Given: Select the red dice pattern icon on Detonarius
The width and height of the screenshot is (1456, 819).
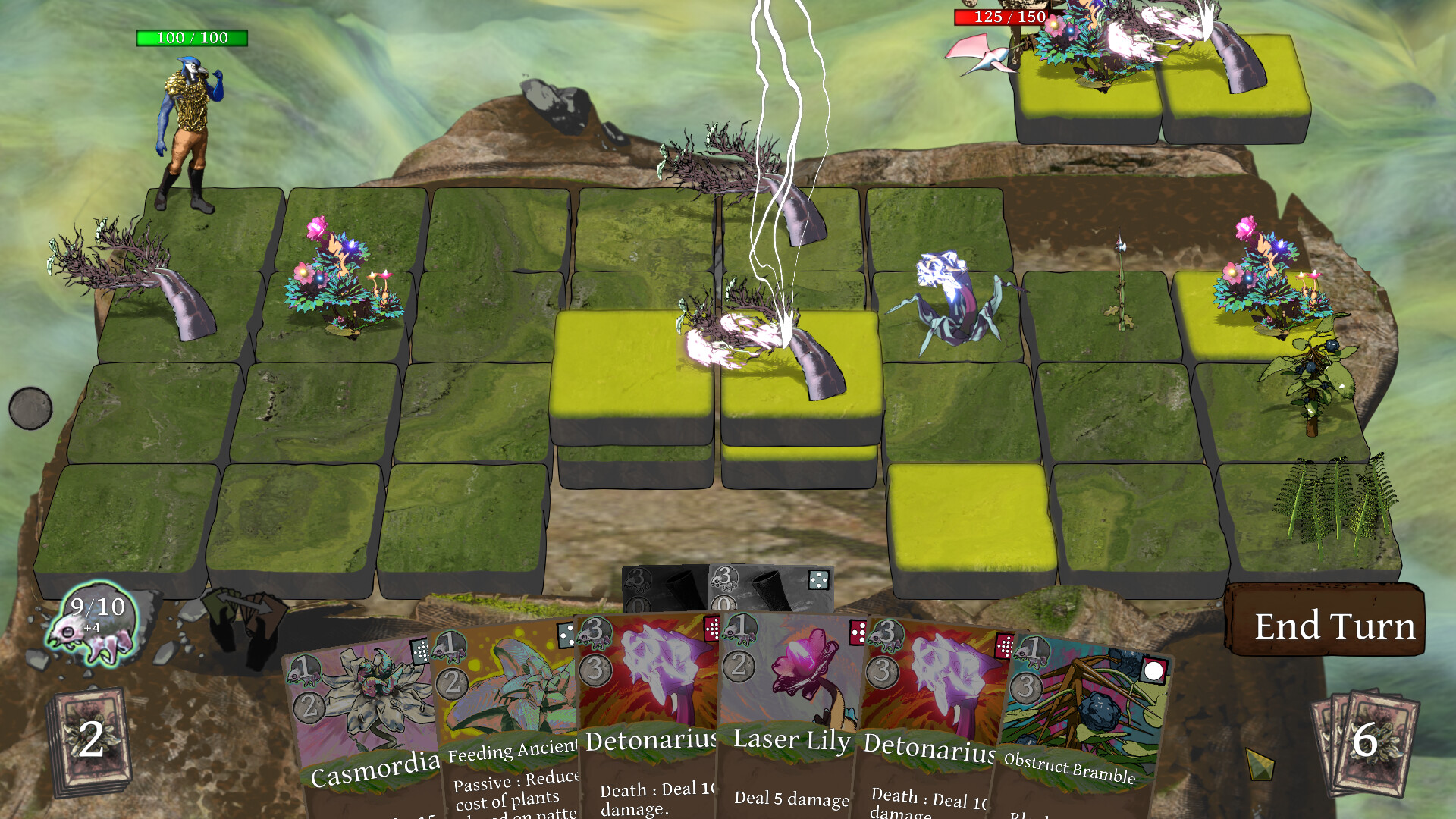Looking at the screenshot, I should [712, 629].
